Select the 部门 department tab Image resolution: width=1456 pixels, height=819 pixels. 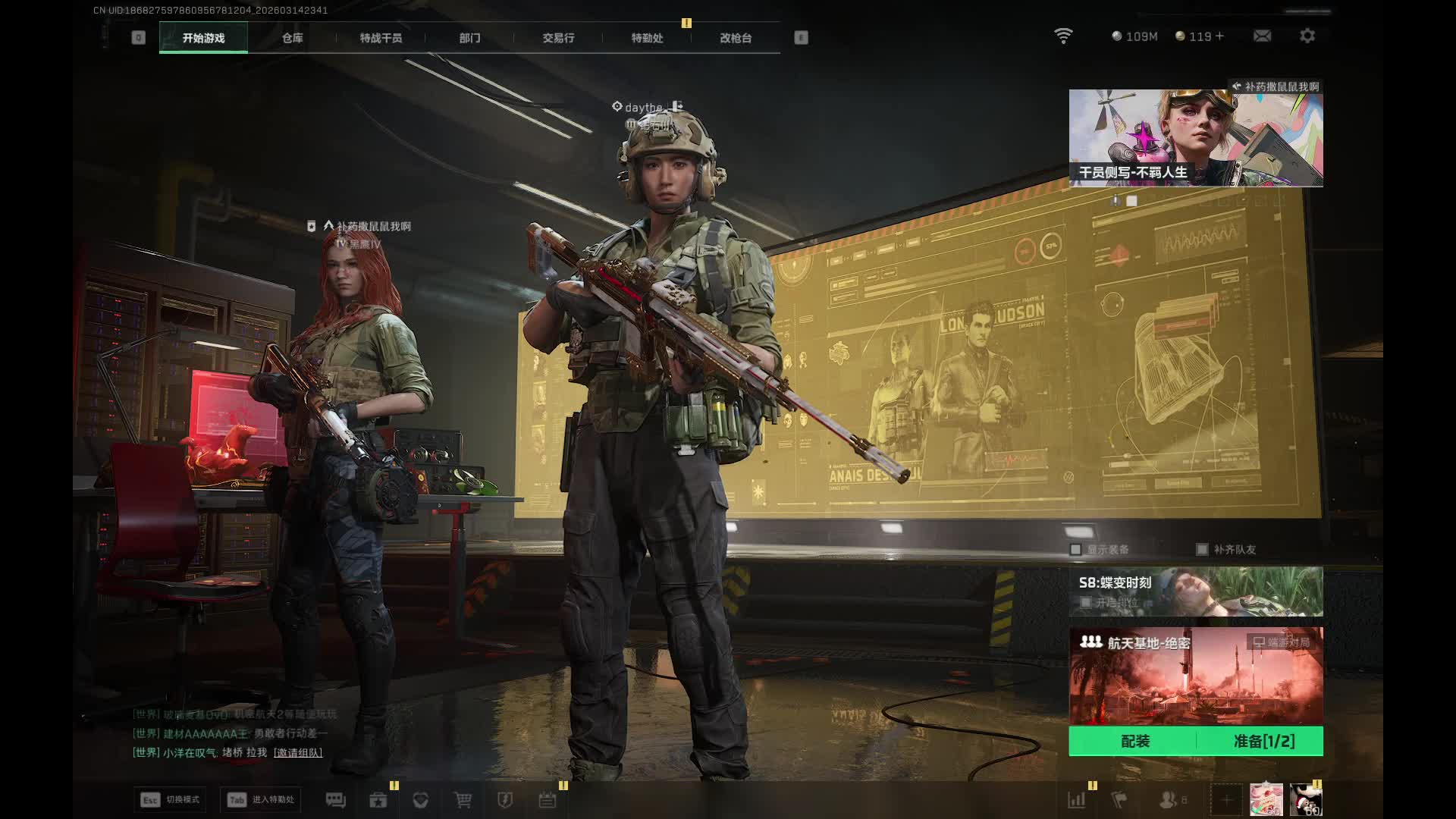pyautogui.click(x=469, y=38)
